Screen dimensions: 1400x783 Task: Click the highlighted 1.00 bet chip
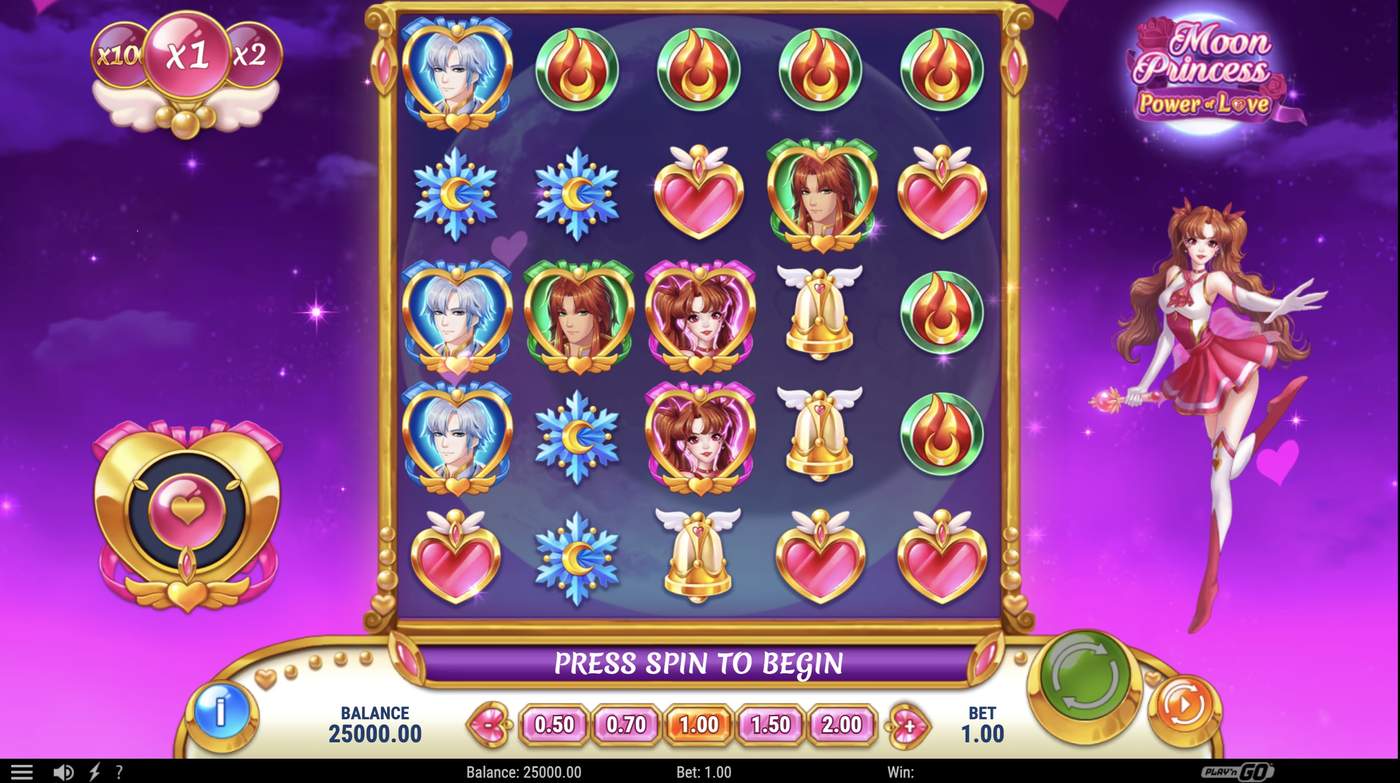coord(698,726)
